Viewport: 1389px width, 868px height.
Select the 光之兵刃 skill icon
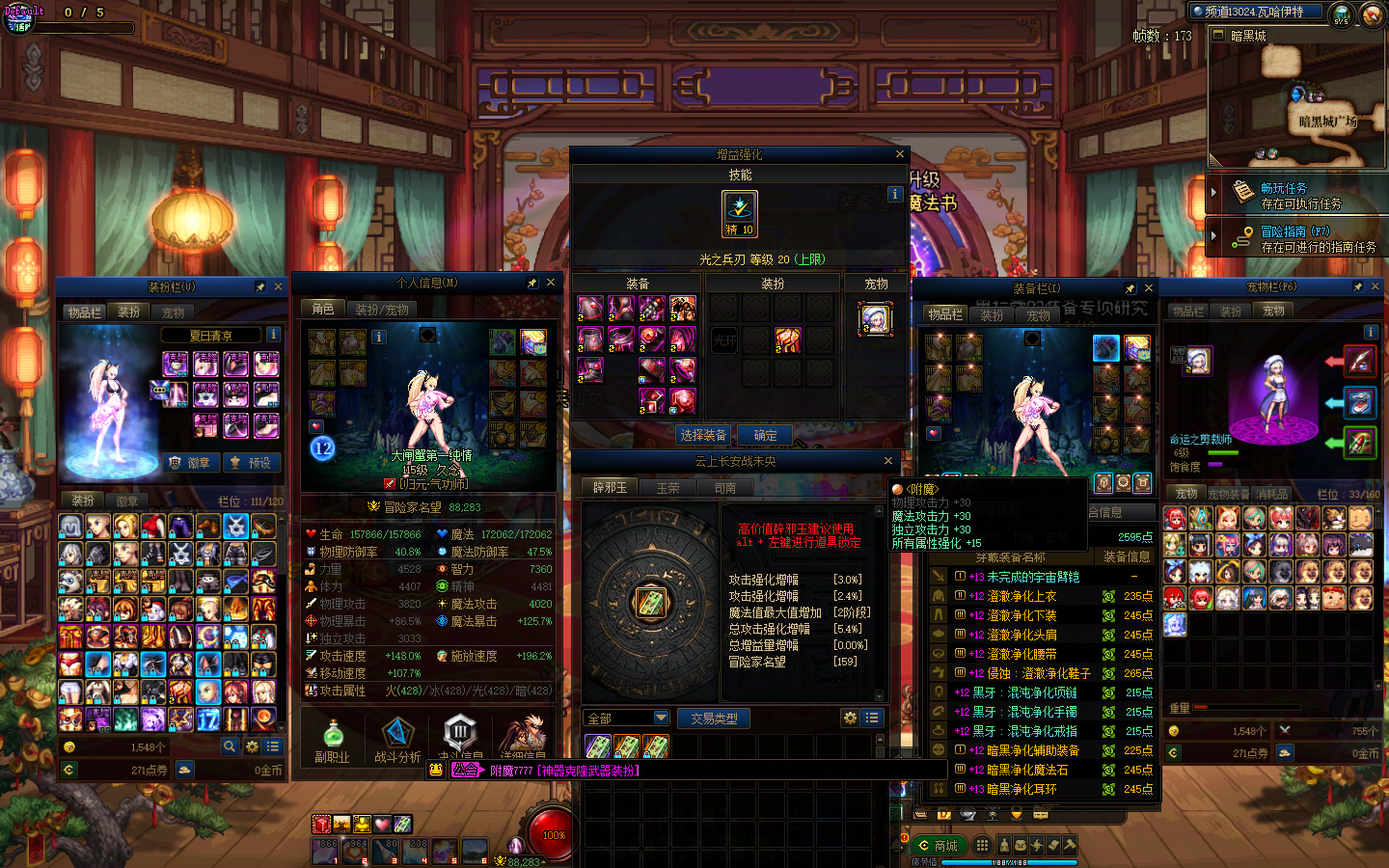point(740,212)
